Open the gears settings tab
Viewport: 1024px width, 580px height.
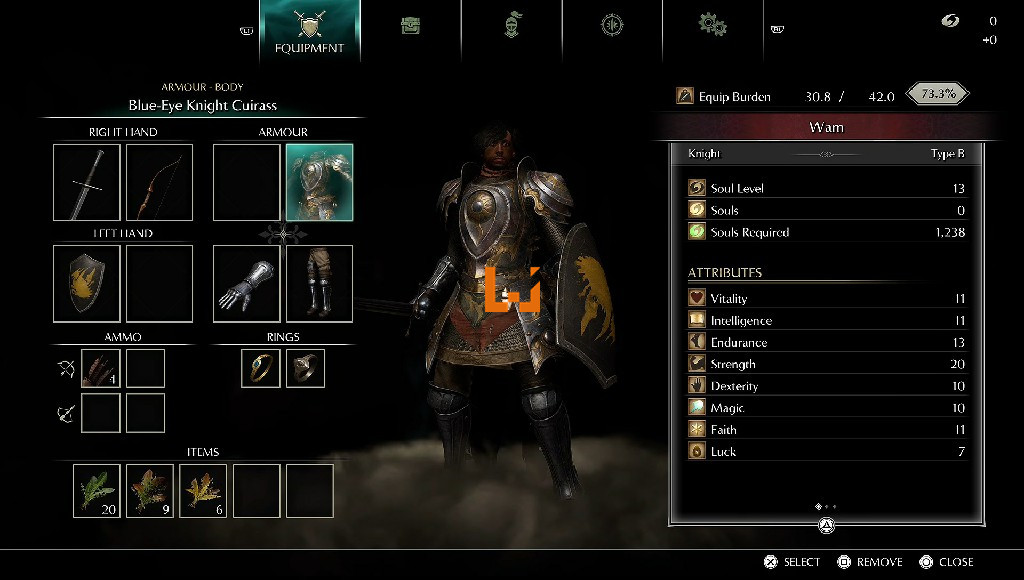[712, 24]
